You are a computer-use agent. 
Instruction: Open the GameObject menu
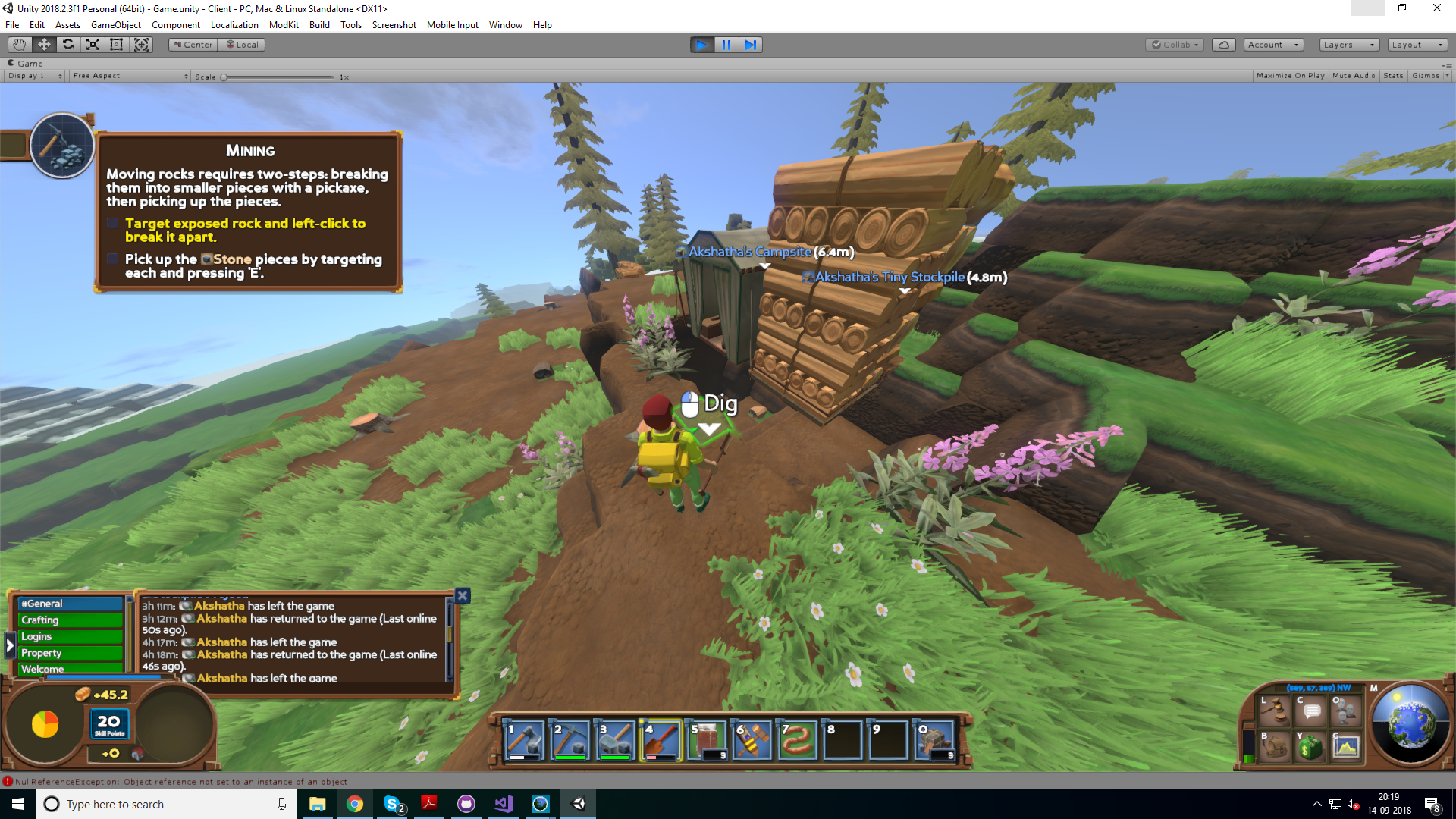(115, 24)
